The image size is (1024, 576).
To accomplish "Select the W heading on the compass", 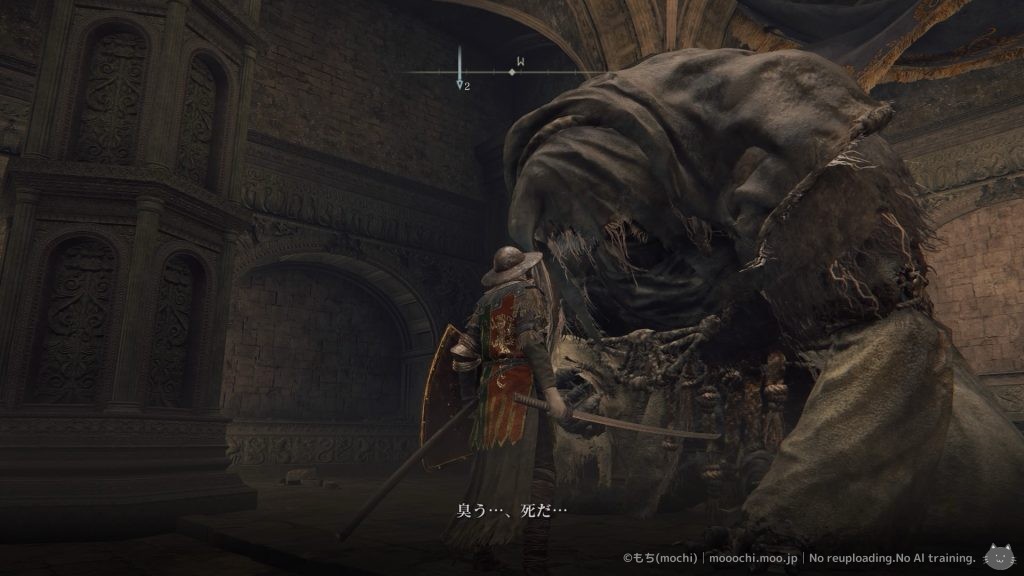I will tap(519, 62).
